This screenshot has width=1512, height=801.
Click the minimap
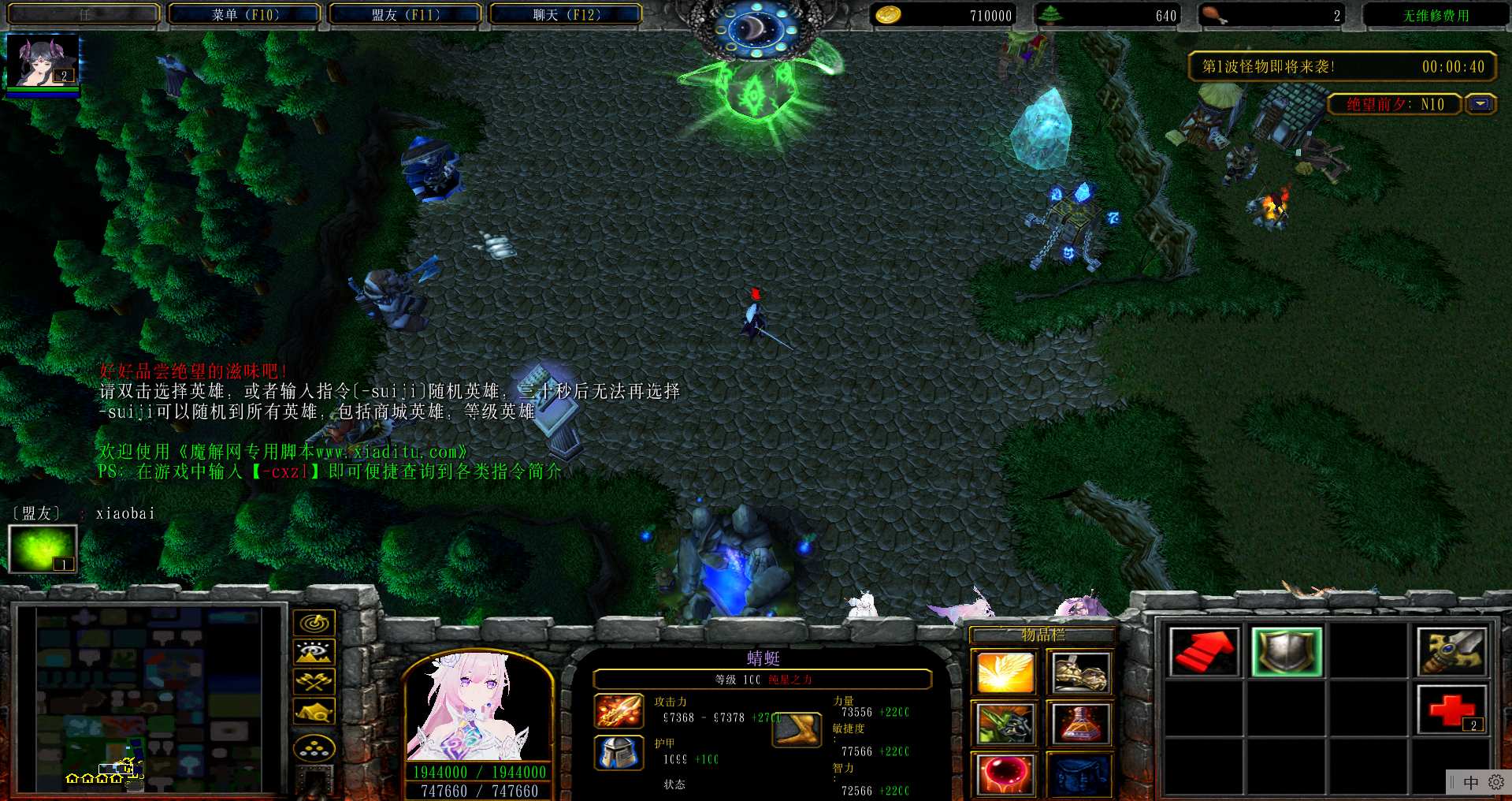pos(150,699)
